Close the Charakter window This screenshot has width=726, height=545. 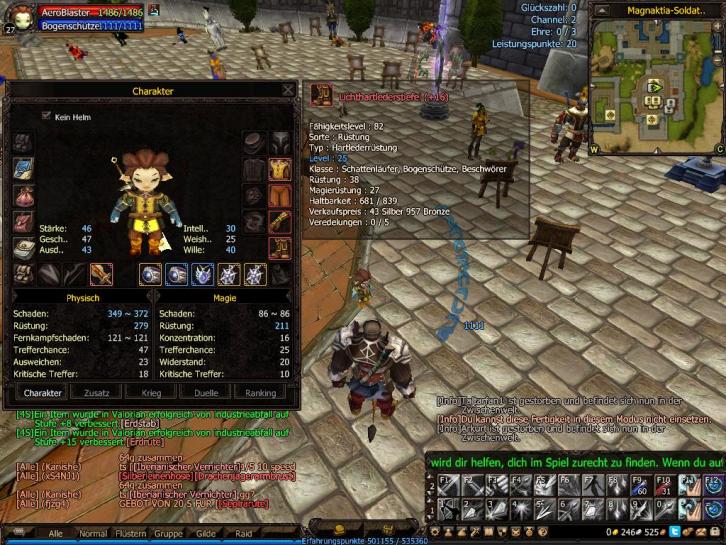(x=288, y=90)
